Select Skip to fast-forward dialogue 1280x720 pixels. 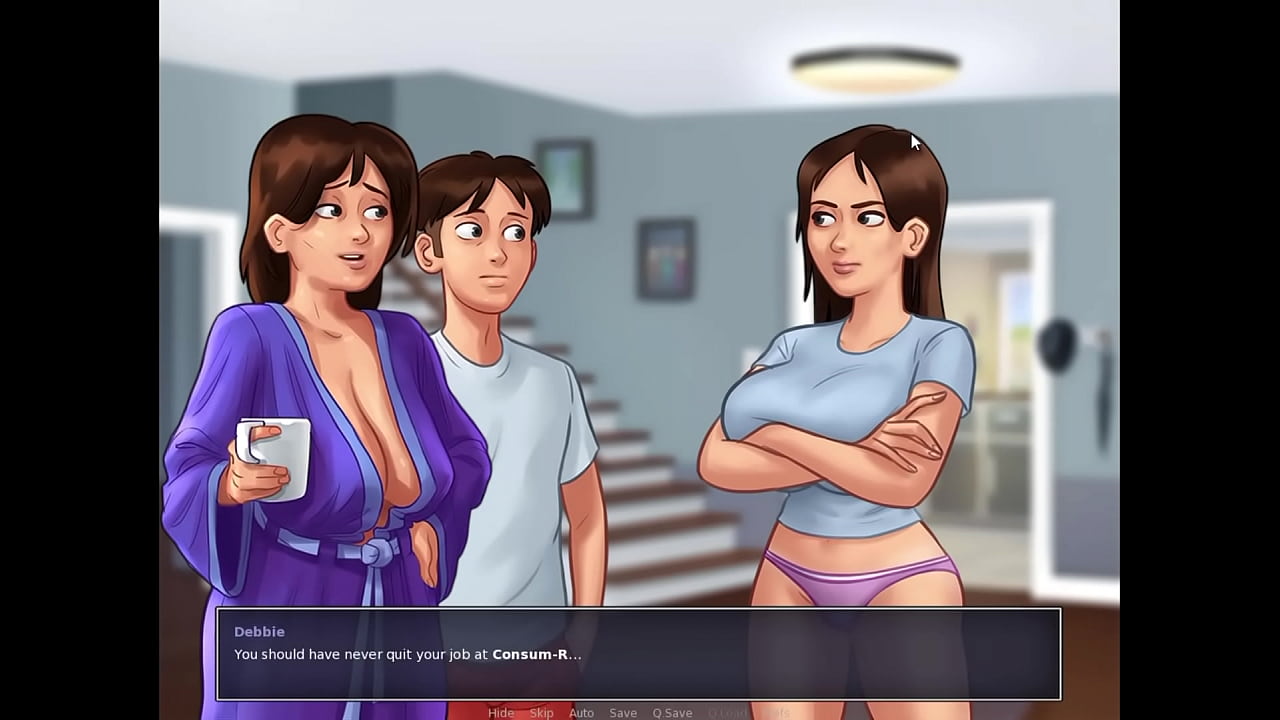(x=542, y=712)
